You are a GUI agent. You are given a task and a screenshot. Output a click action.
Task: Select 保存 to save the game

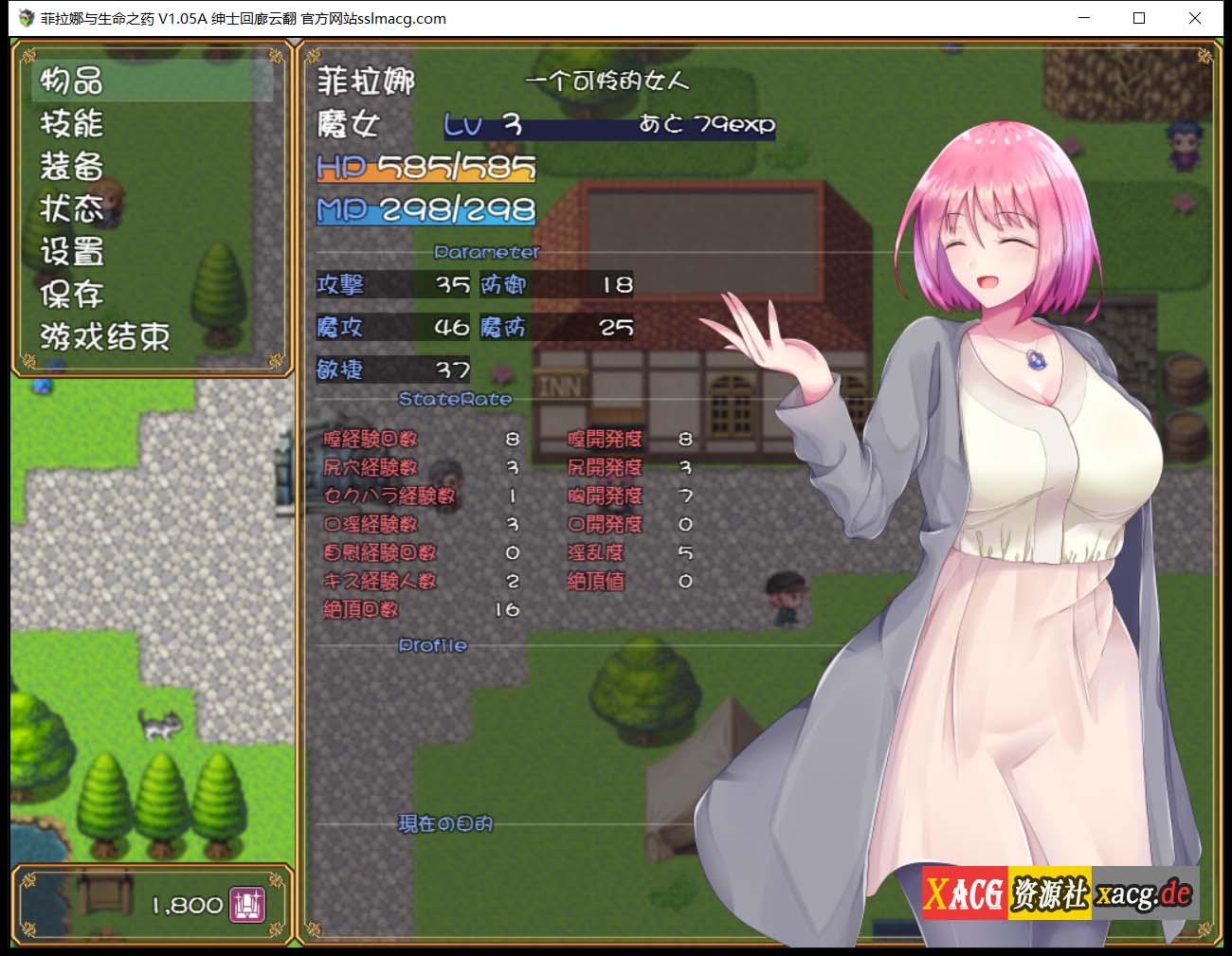pos(71,295)
